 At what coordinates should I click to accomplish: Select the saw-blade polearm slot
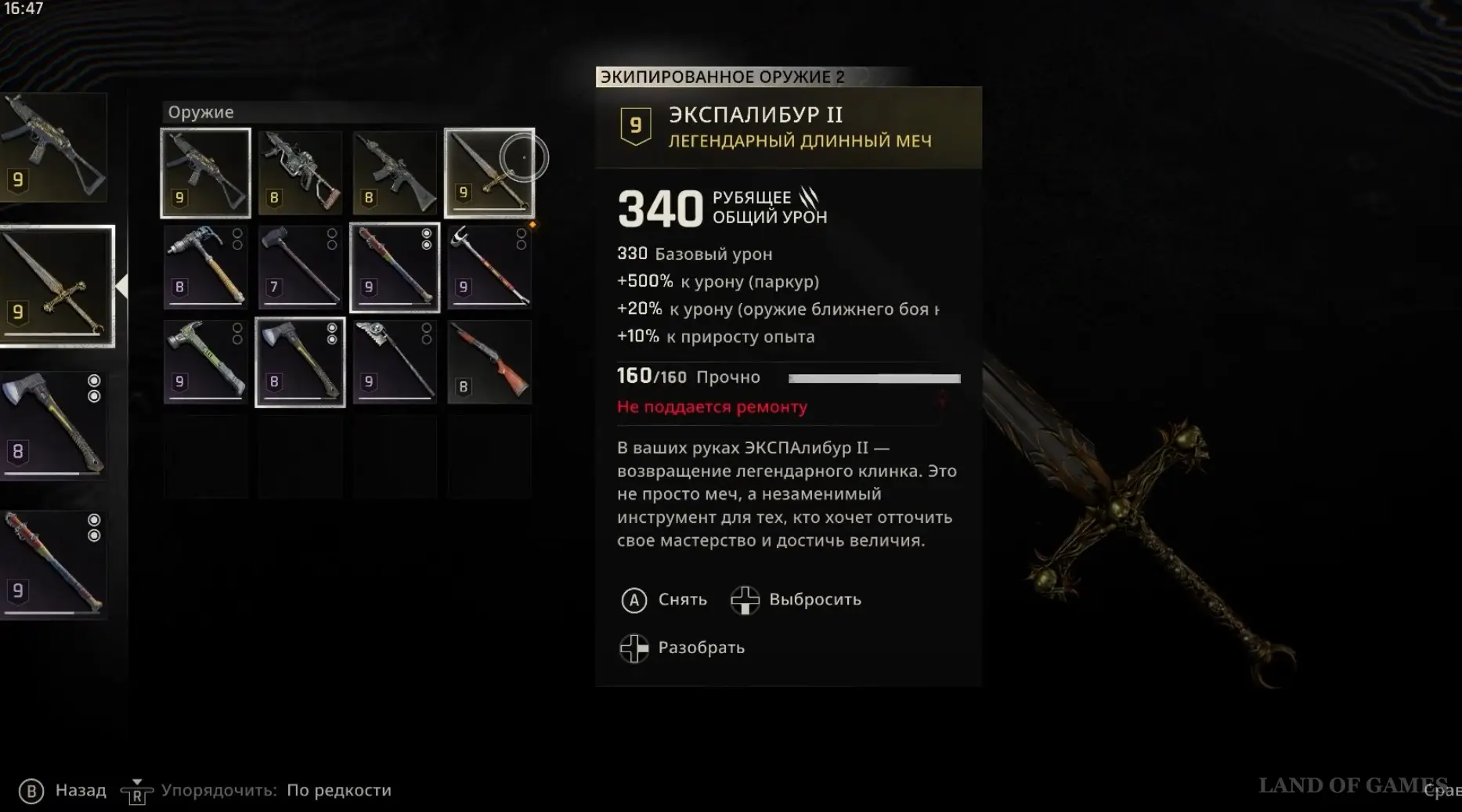(395, 363)
